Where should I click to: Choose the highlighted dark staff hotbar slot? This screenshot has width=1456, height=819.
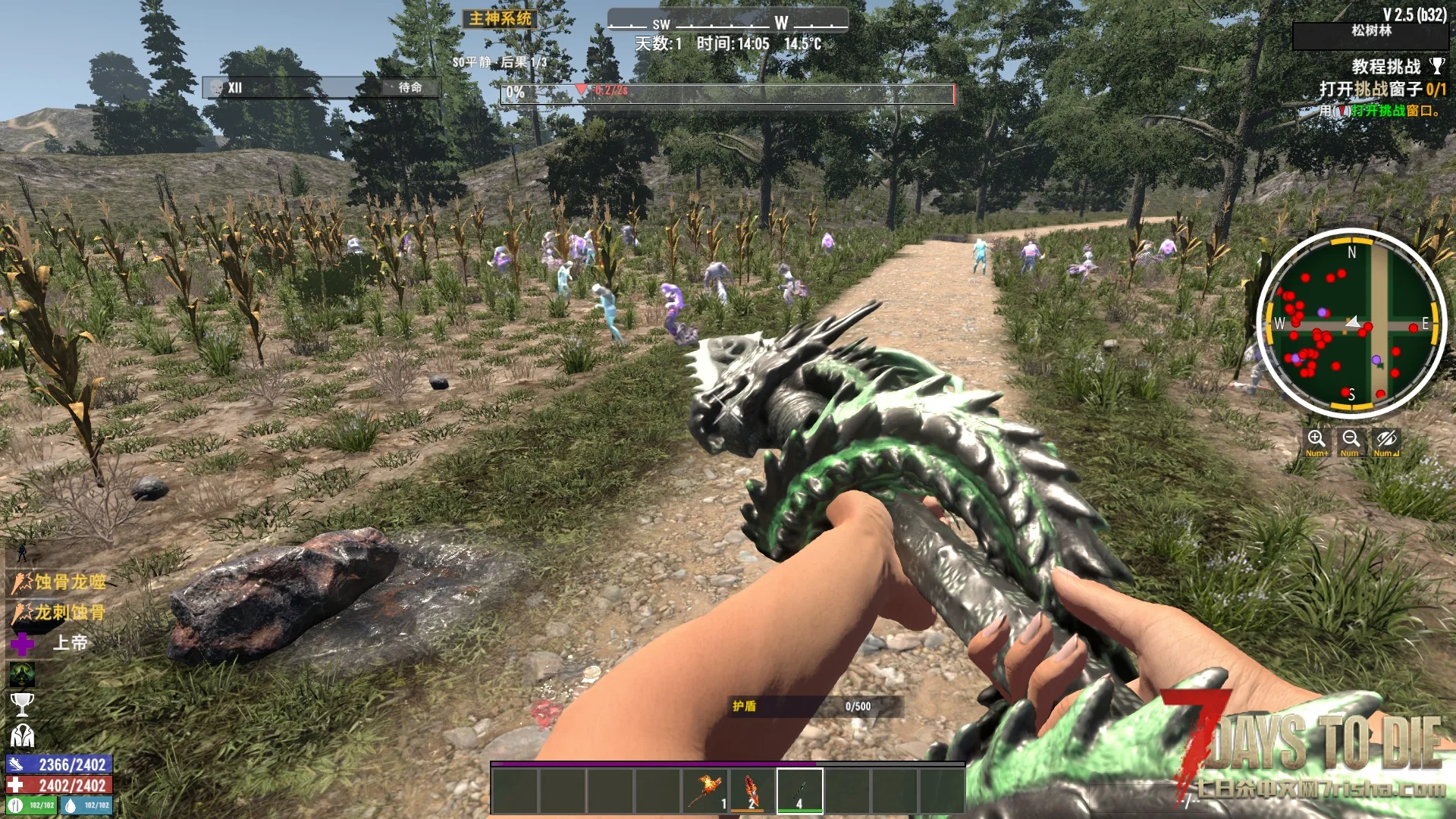tap(799, 790)
